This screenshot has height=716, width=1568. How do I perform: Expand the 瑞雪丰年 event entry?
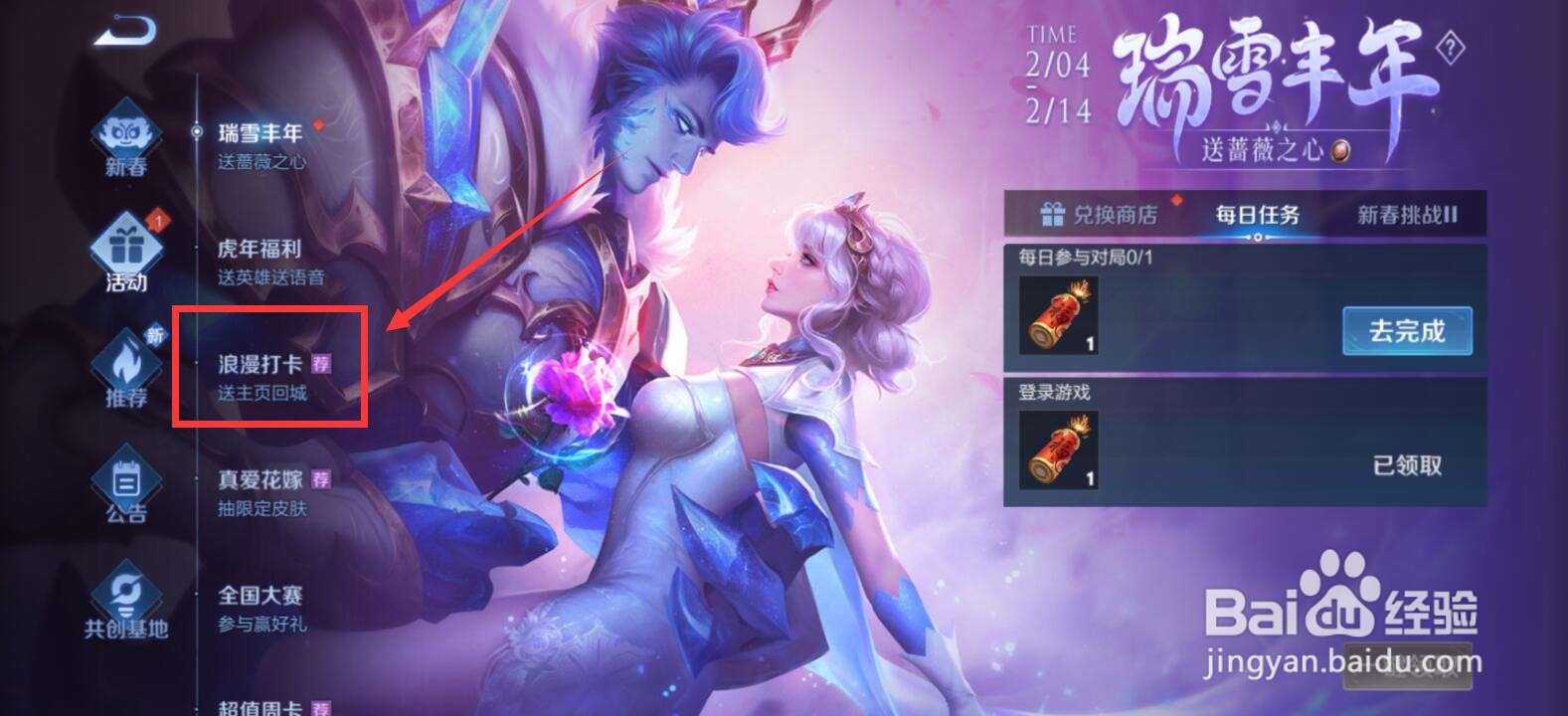(x=261, y=134)
